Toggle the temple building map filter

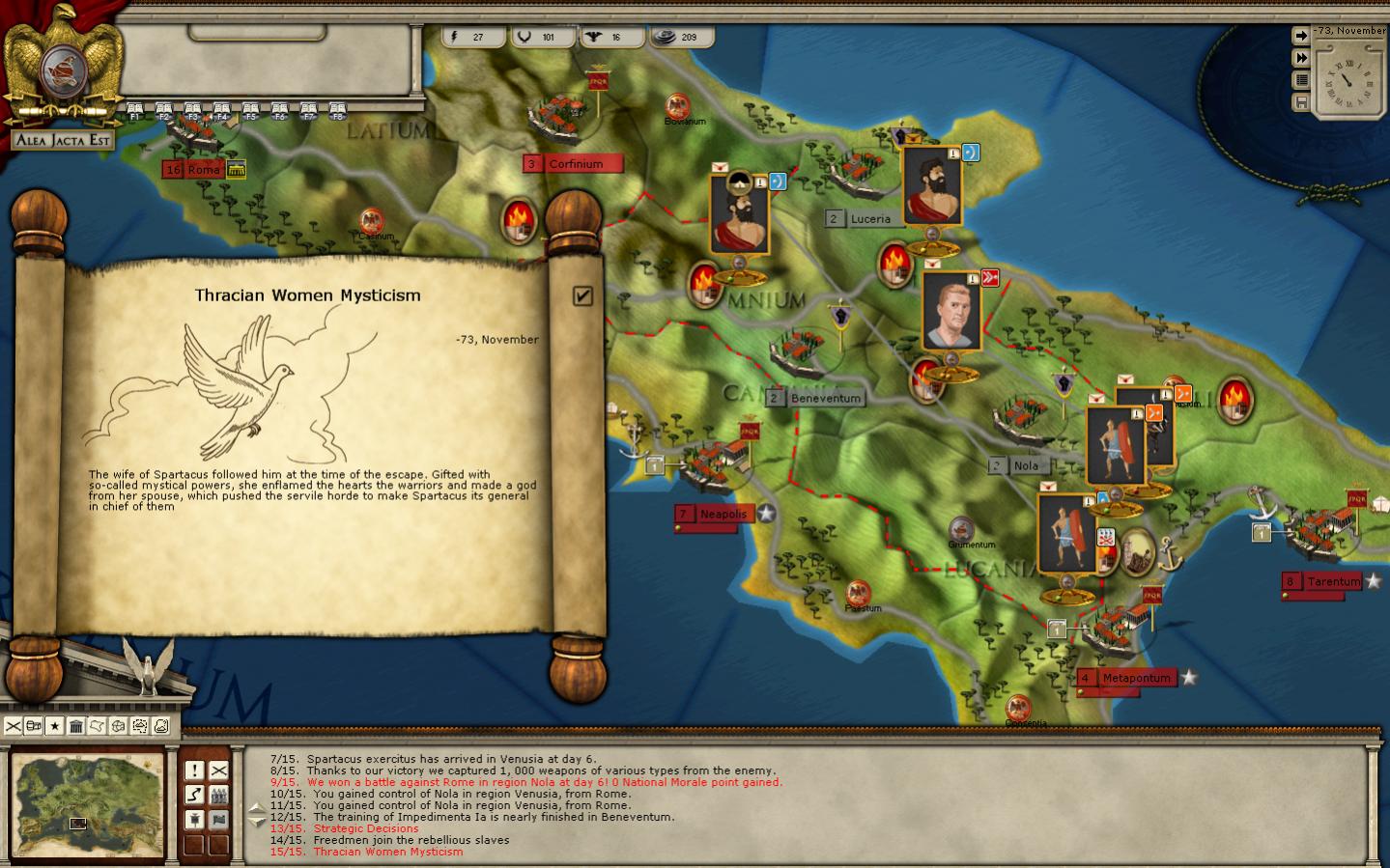[x=76, y=726]
